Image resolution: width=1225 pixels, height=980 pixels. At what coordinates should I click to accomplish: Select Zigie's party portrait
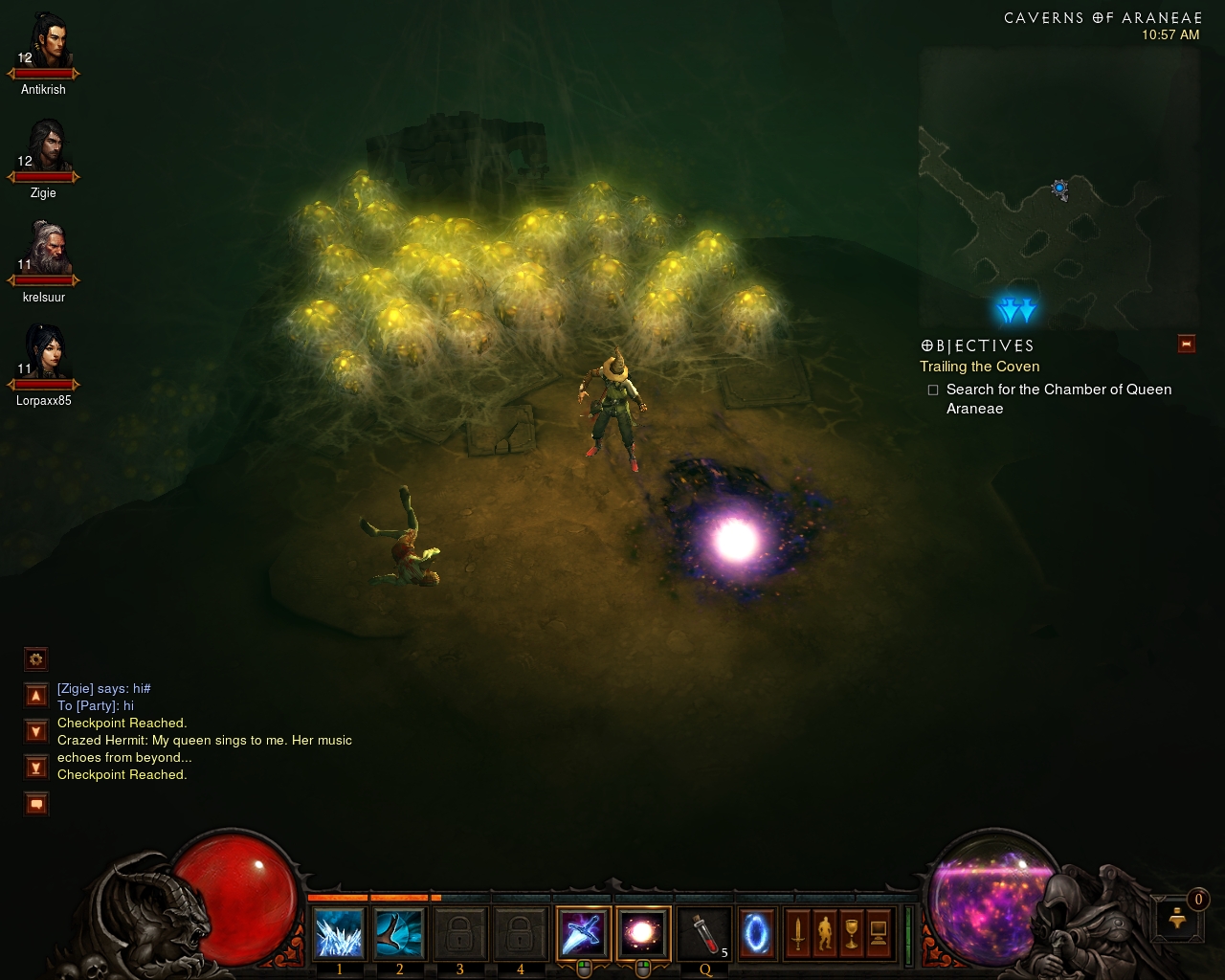point(45,146)
